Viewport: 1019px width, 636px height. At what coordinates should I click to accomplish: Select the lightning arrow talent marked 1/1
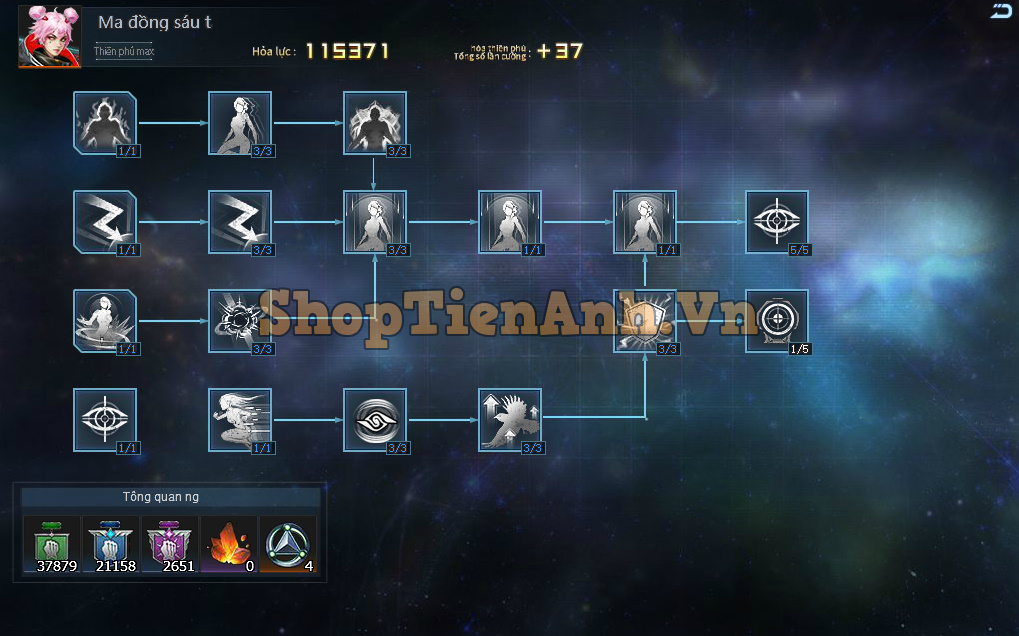(x=105, y=222)
